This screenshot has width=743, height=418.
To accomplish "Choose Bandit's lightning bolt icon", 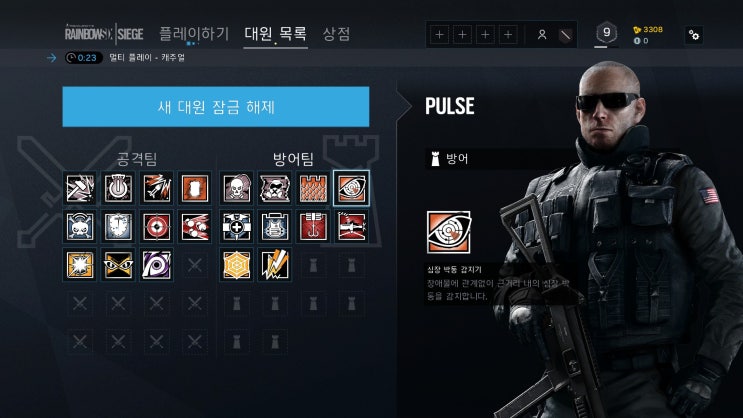I will click(274, 264).
